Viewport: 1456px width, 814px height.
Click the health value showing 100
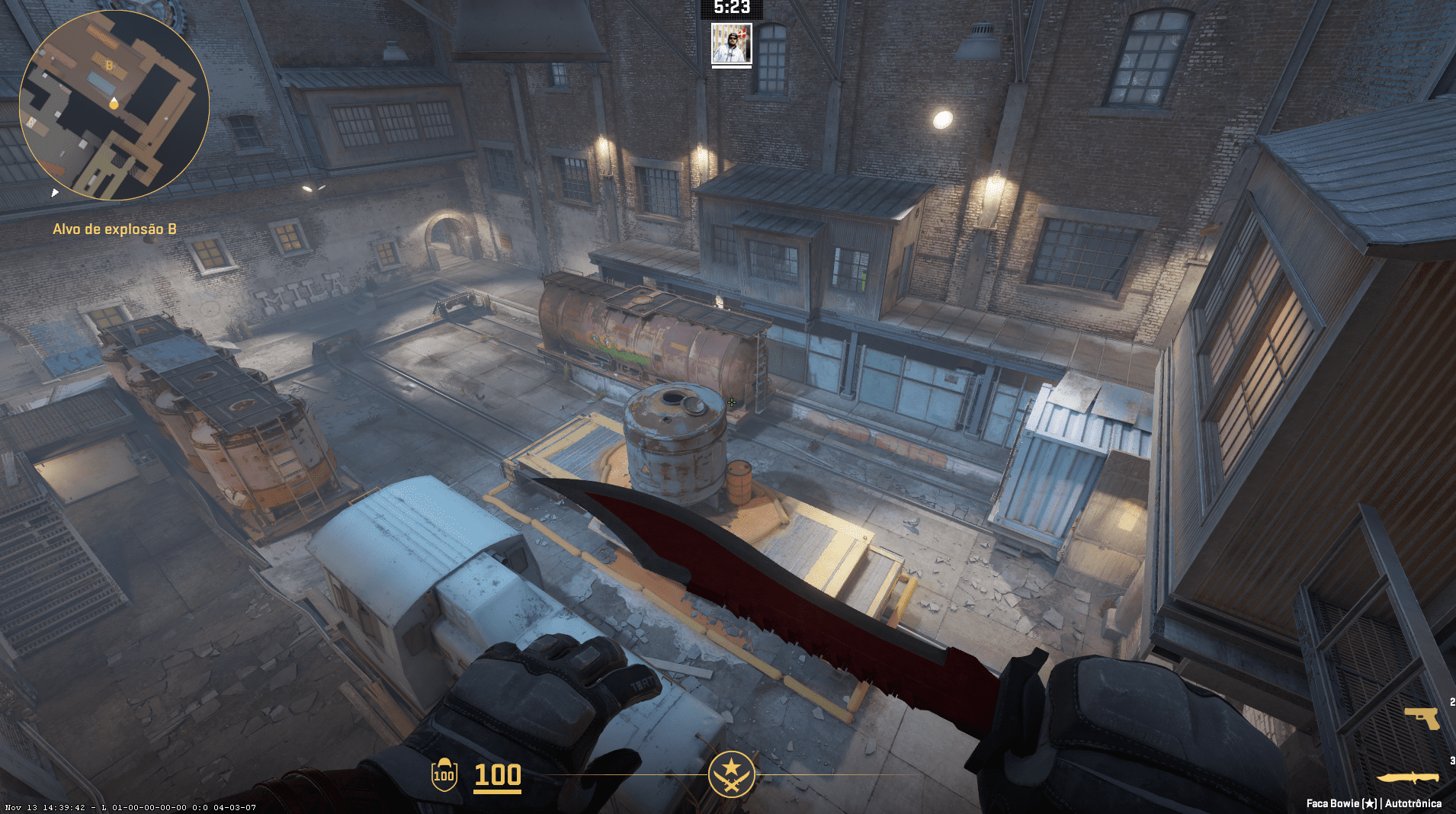(497, 774)
